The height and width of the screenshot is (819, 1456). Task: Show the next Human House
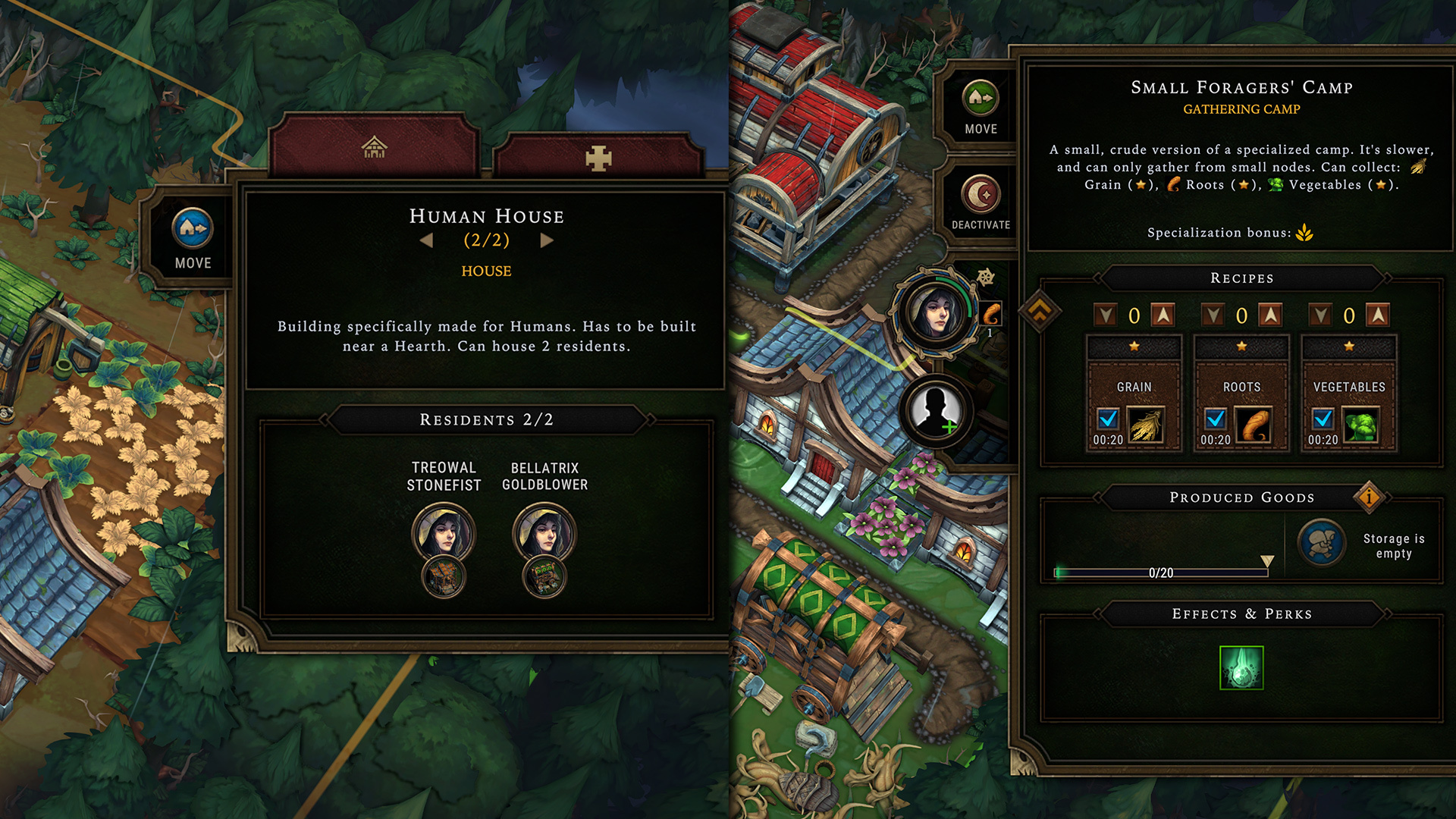coord(547,240)
